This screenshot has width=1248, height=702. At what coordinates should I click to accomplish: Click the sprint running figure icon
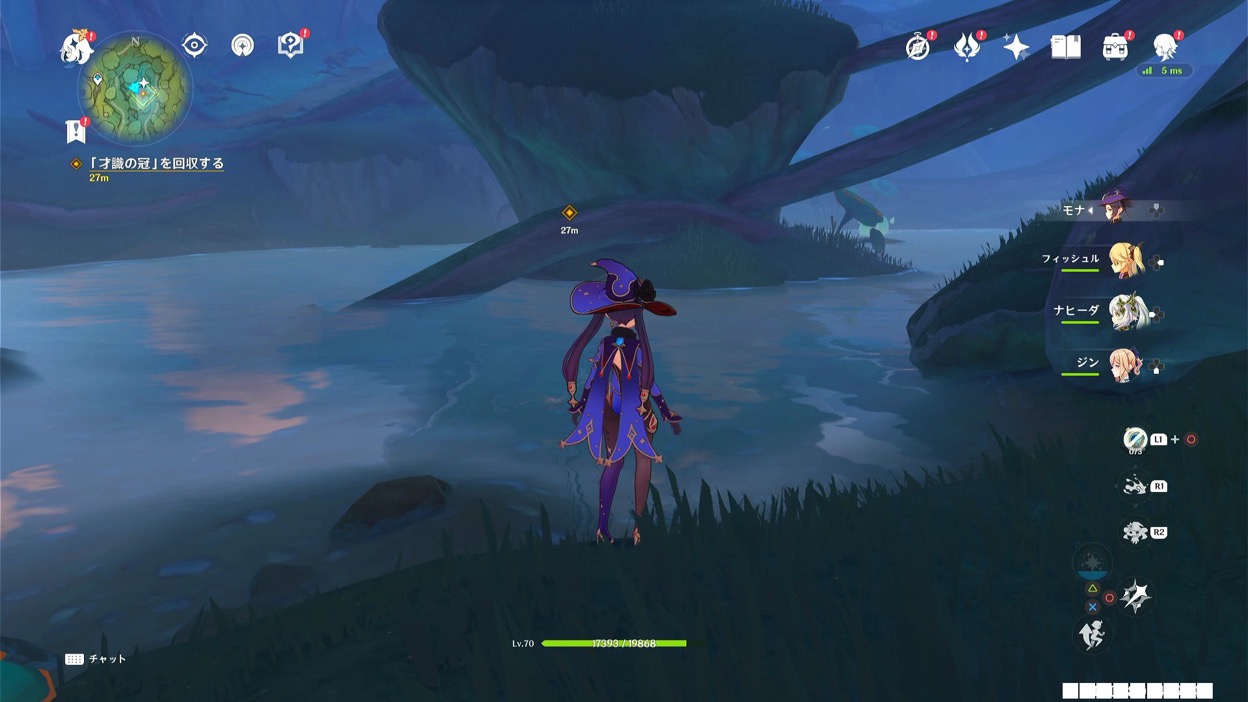click(x=1092, y=634)
